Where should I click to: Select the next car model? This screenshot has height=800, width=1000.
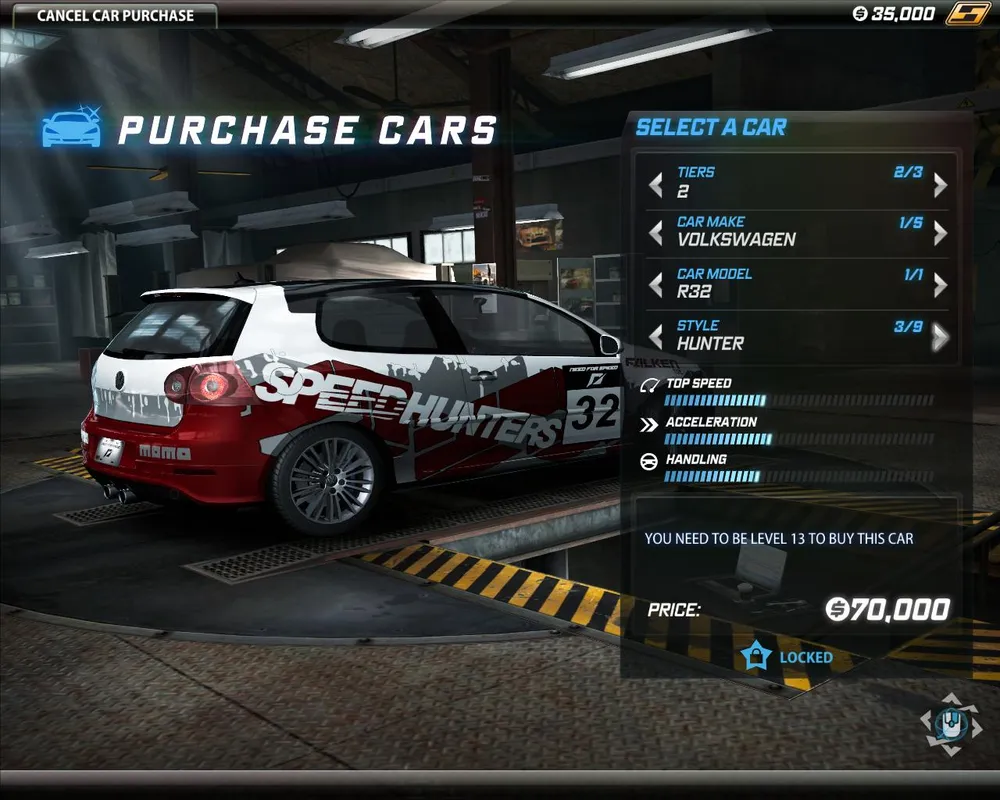(x=940, y=285)
